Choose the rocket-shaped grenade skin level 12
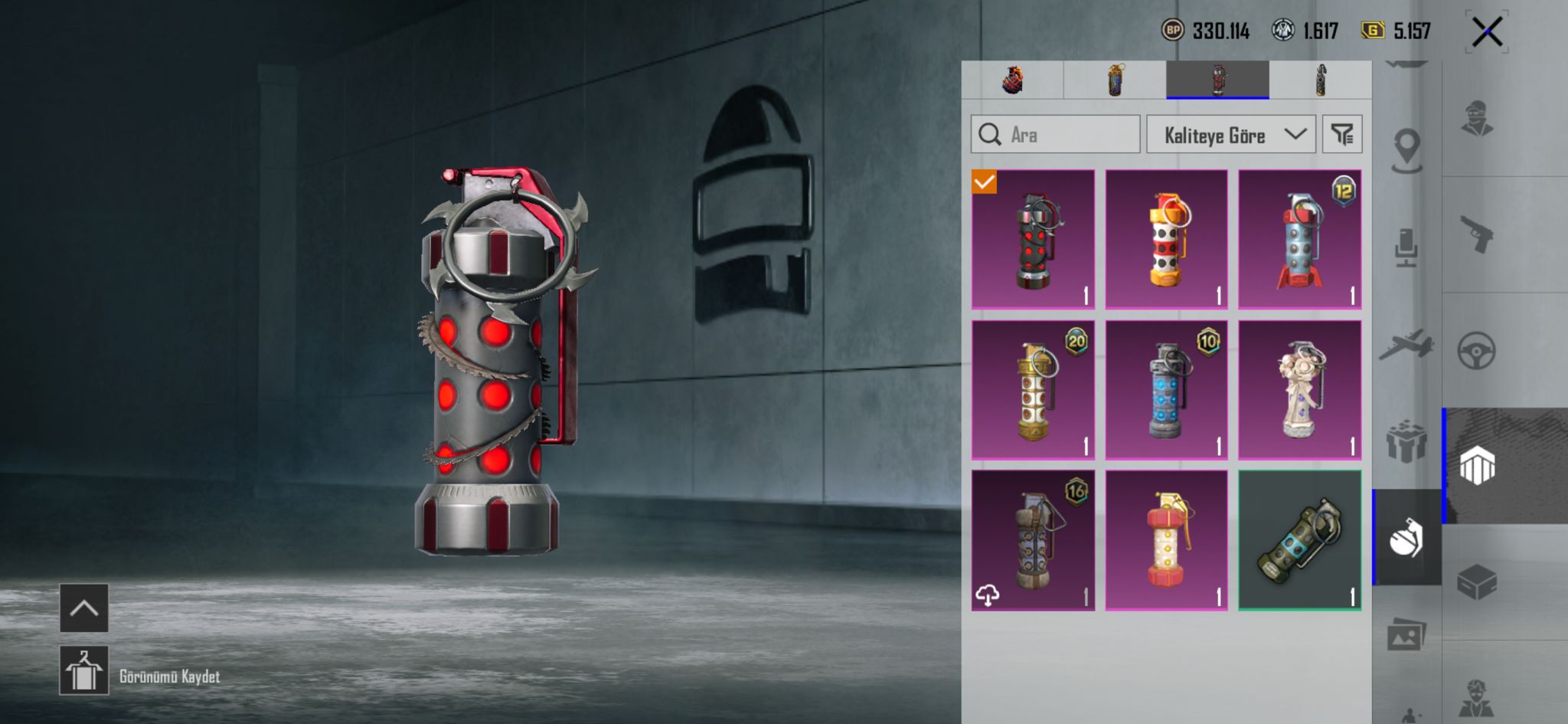 click(1299, 239)
